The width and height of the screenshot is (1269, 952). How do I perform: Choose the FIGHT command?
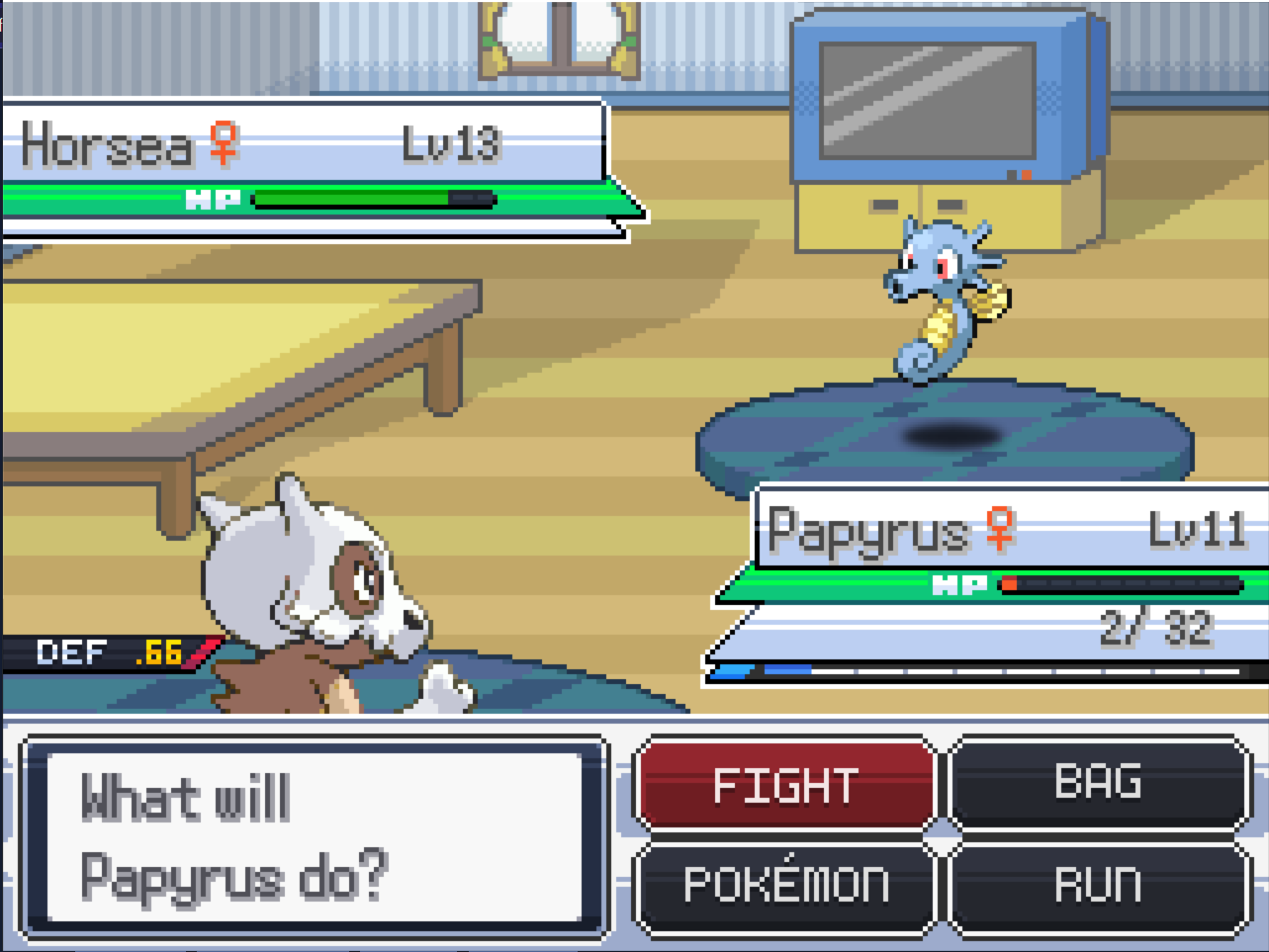click(785, 786)
